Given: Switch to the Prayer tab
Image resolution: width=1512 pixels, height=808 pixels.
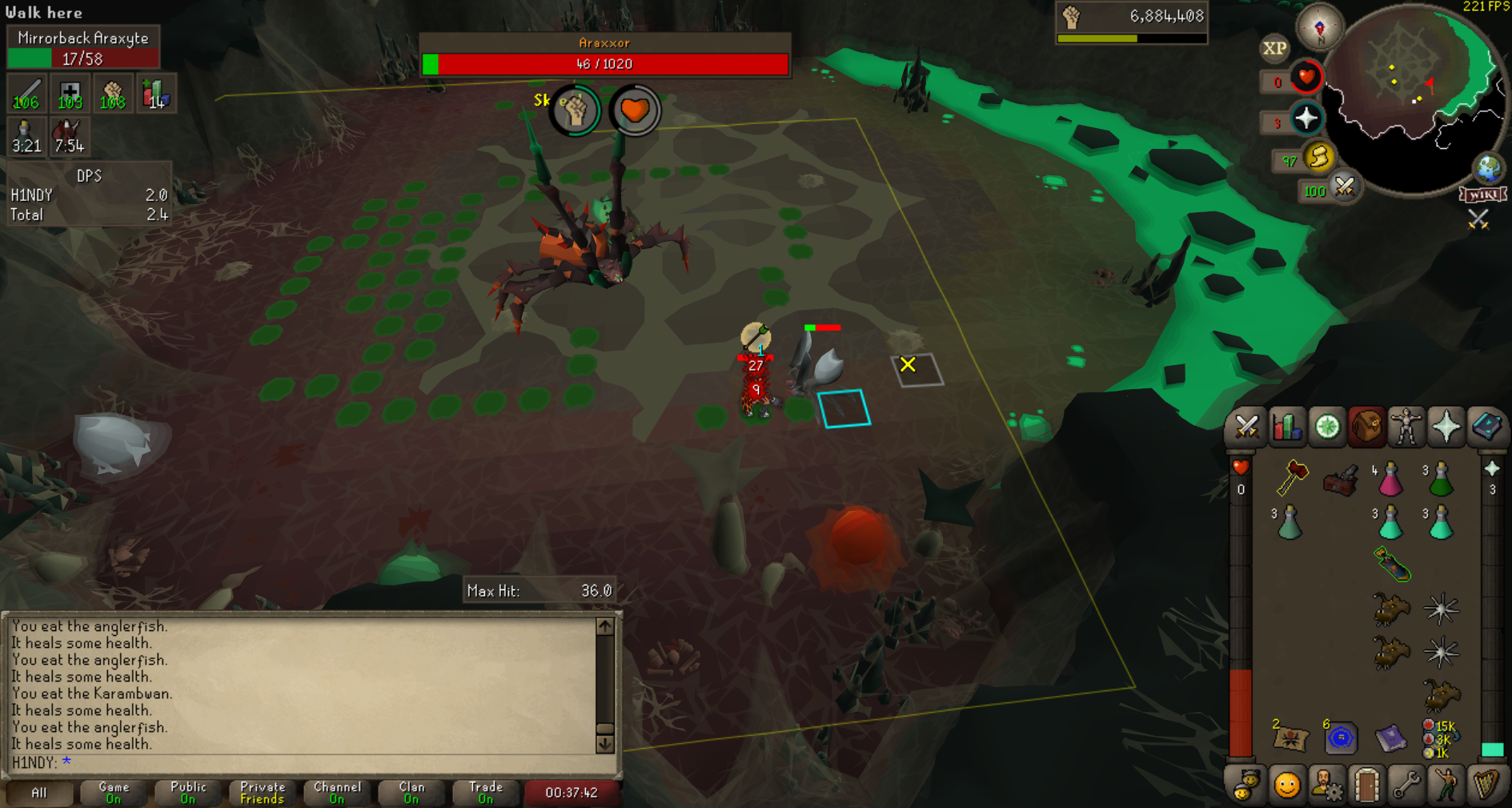Looking at the screenshot, I should pos(1446,427).
